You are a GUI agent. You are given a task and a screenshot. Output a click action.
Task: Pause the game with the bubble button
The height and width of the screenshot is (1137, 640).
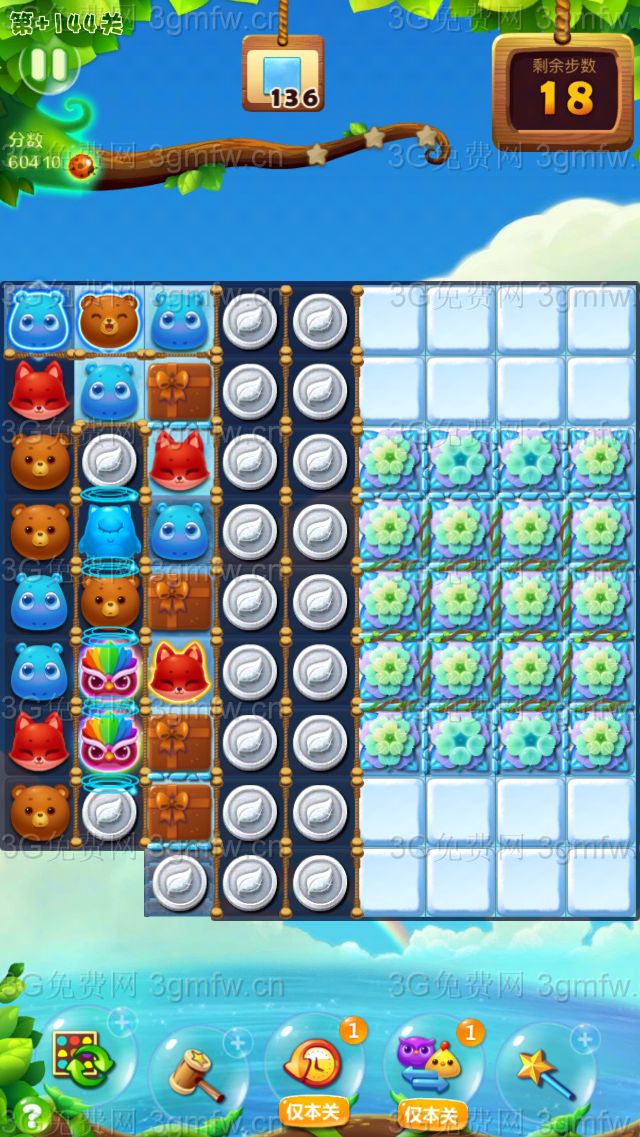(48, 66)
